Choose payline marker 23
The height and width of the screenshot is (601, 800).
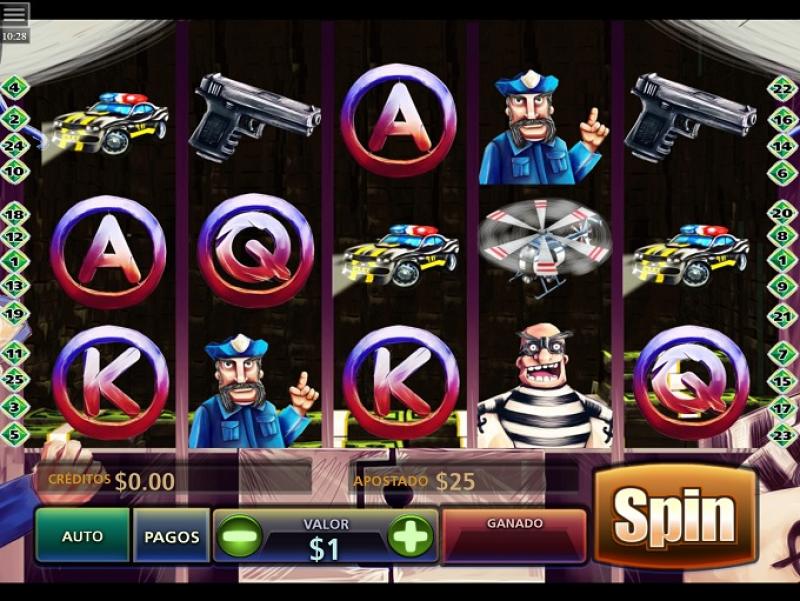tap(783, 434)
